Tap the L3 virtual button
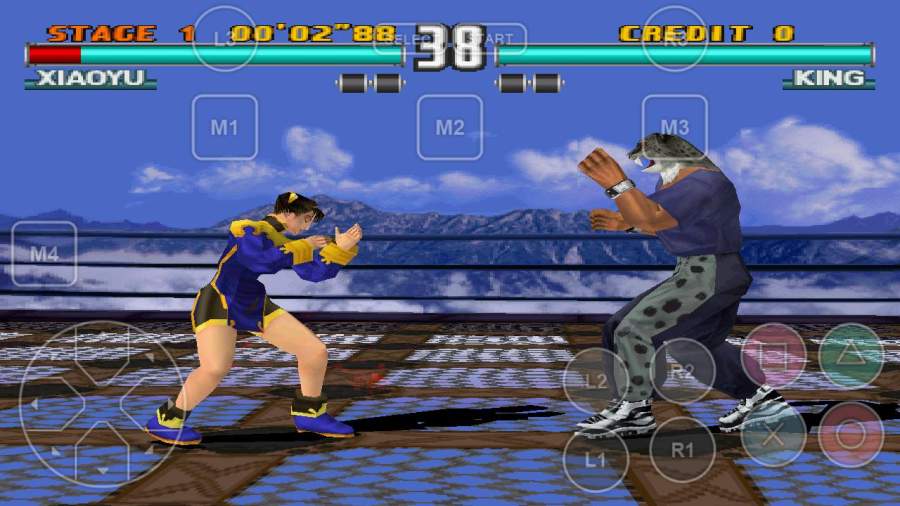Viewport: 900px width, 506px height. (x=225, y=39)
